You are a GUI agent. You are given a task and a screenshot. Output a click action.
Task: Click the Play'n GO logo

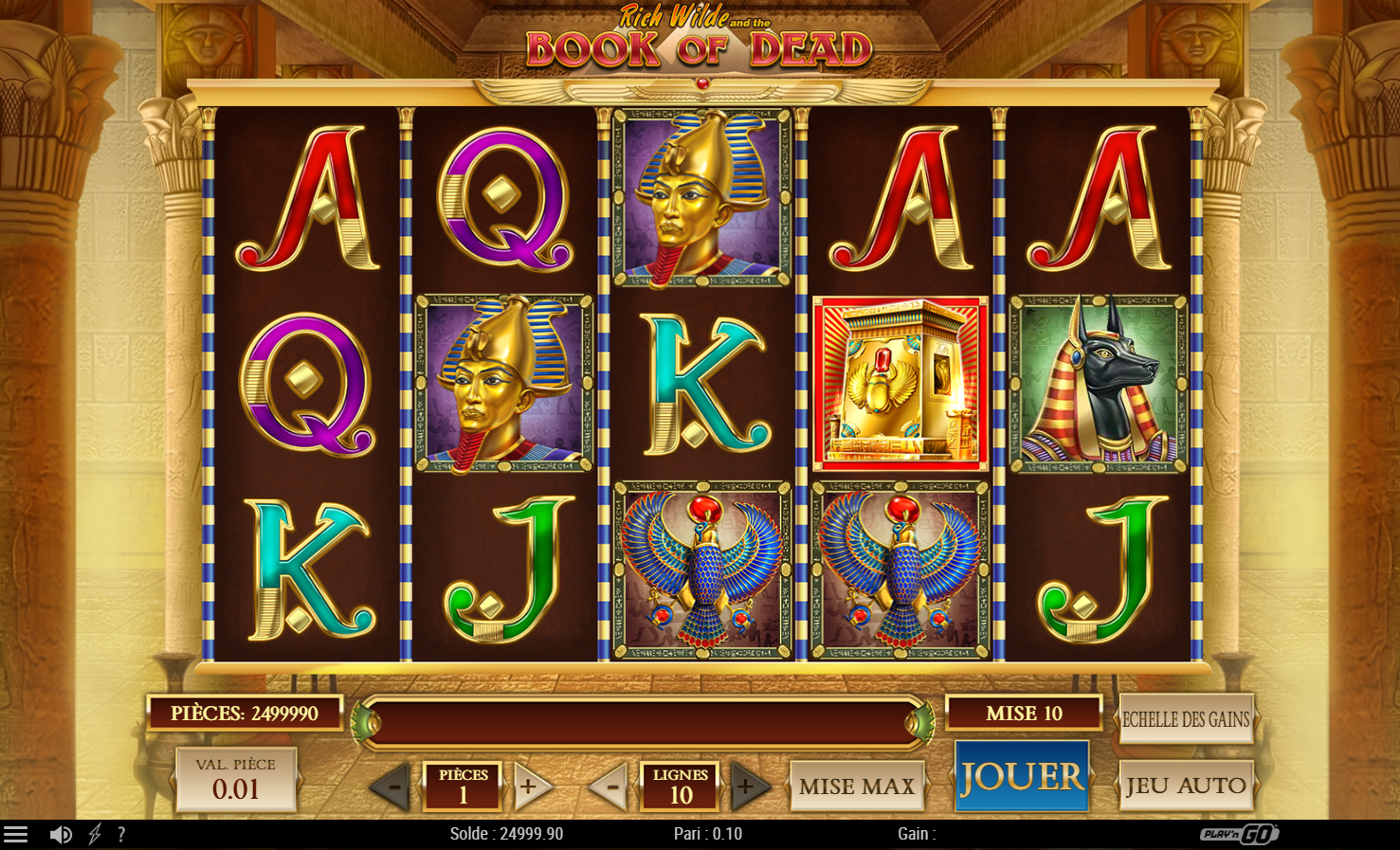1239,834
